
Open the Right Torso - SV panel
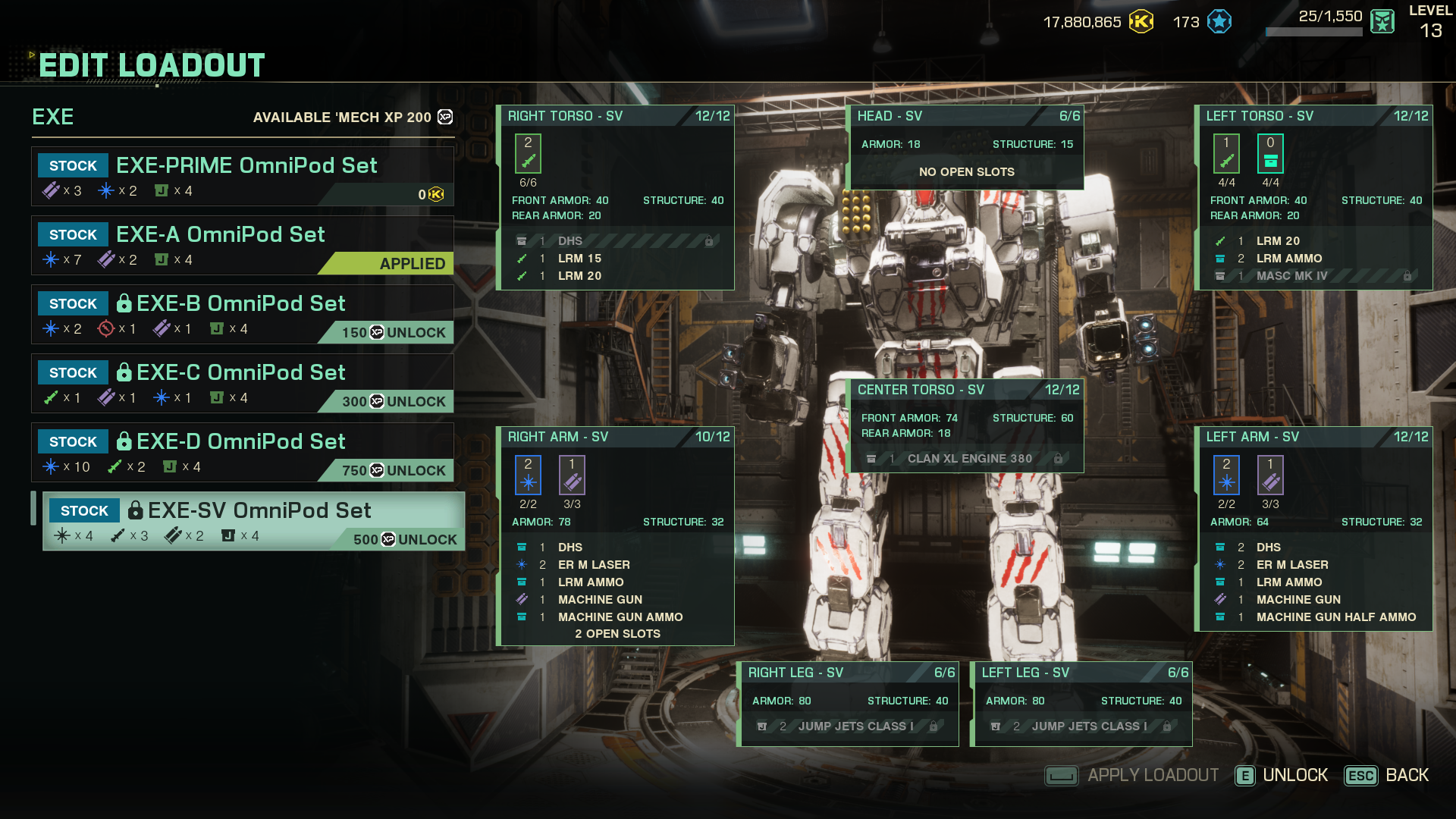(x=615, y=116)
